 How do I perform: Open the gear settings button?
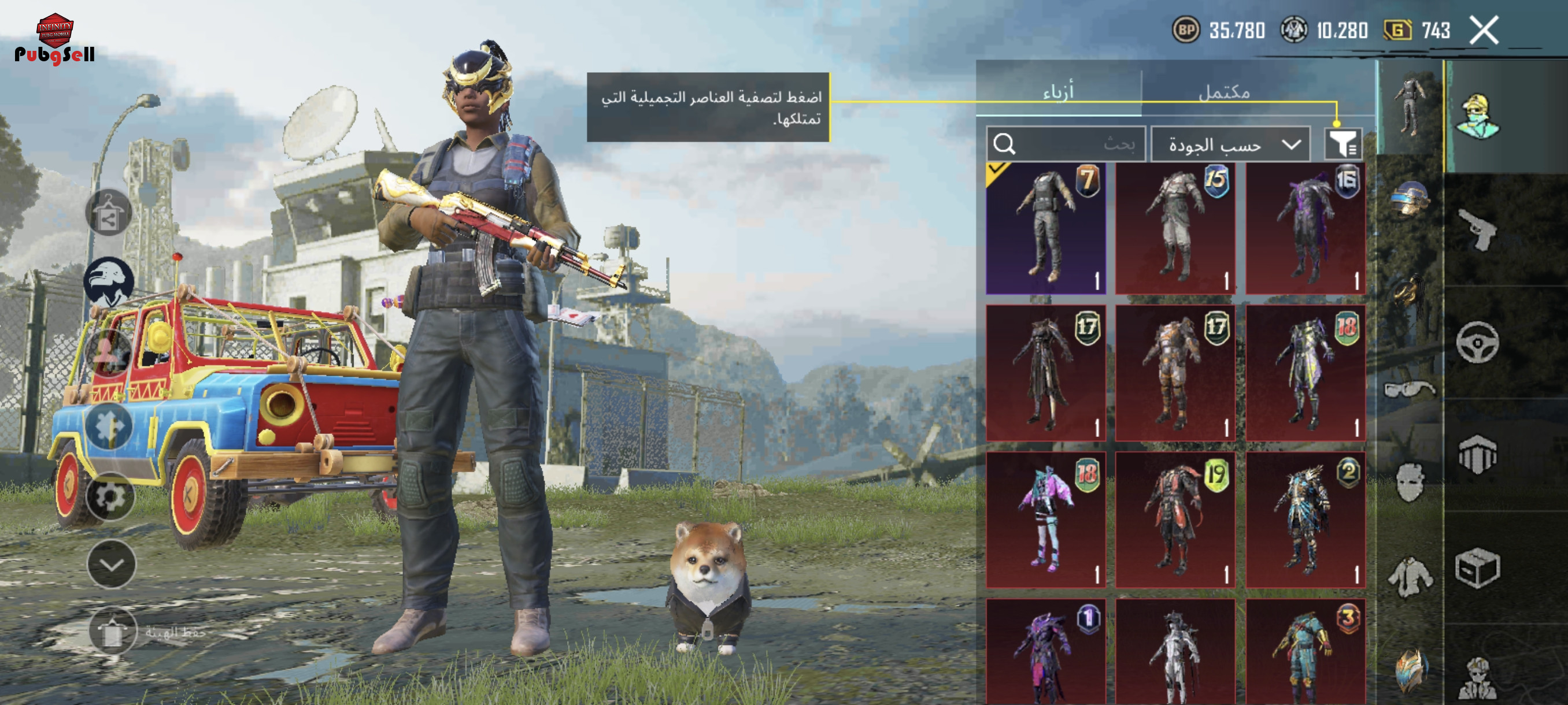point(110,497)
